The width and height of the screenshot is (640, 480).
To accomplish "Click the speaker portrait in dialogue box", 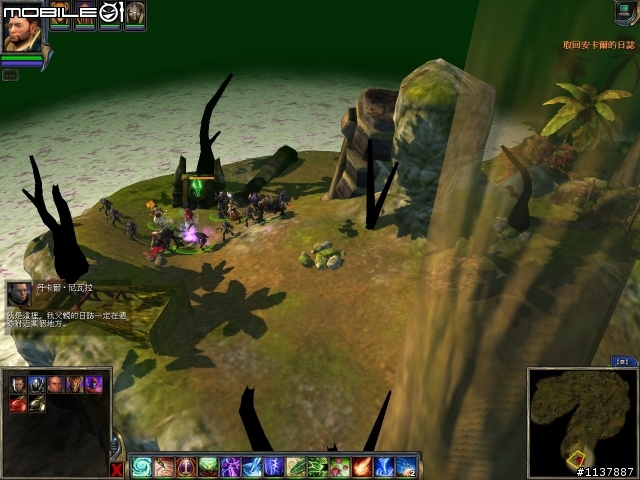I will coord(19,293).
